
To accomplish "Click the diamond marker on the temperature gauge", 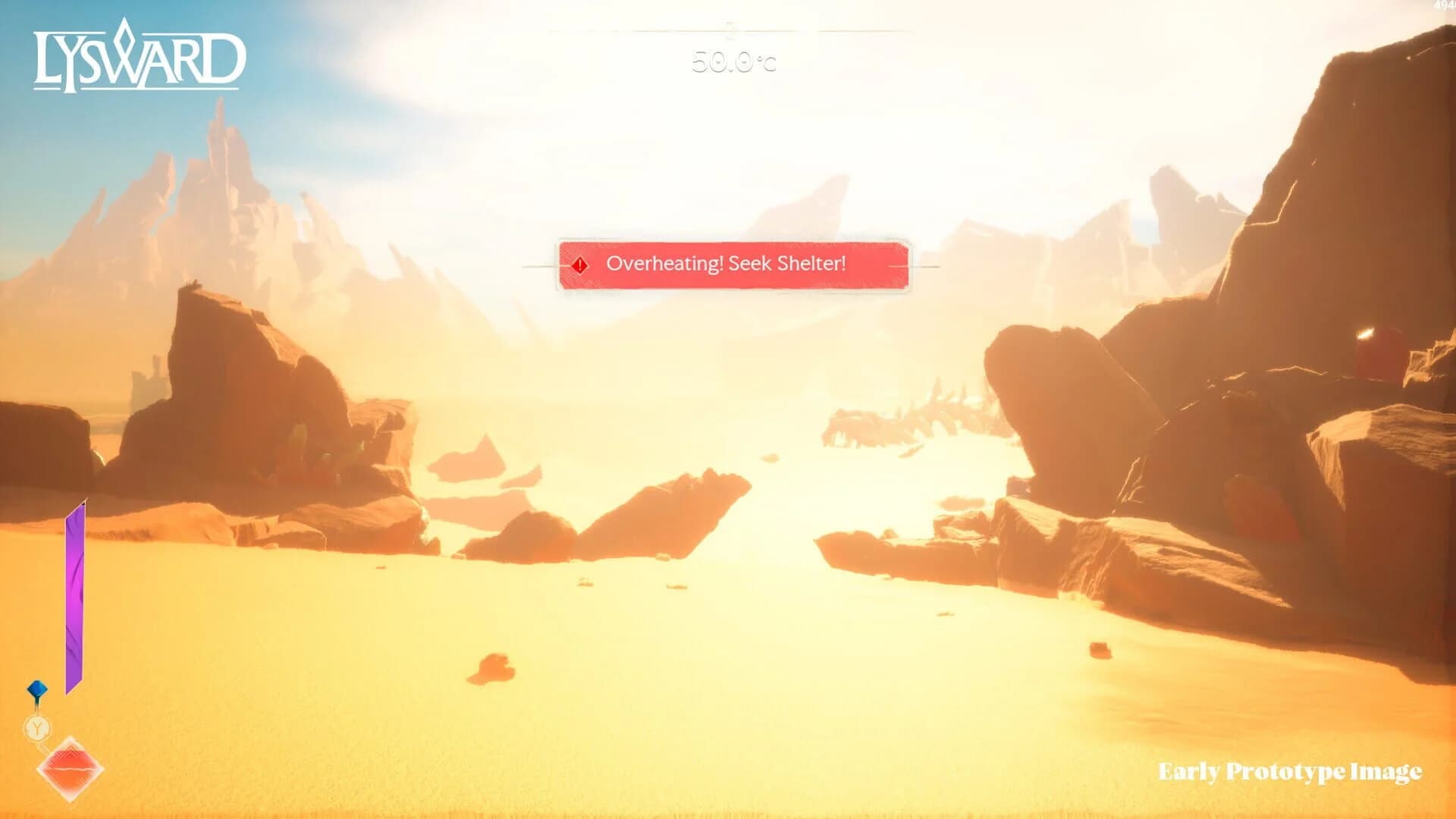I will click(730, 29).
